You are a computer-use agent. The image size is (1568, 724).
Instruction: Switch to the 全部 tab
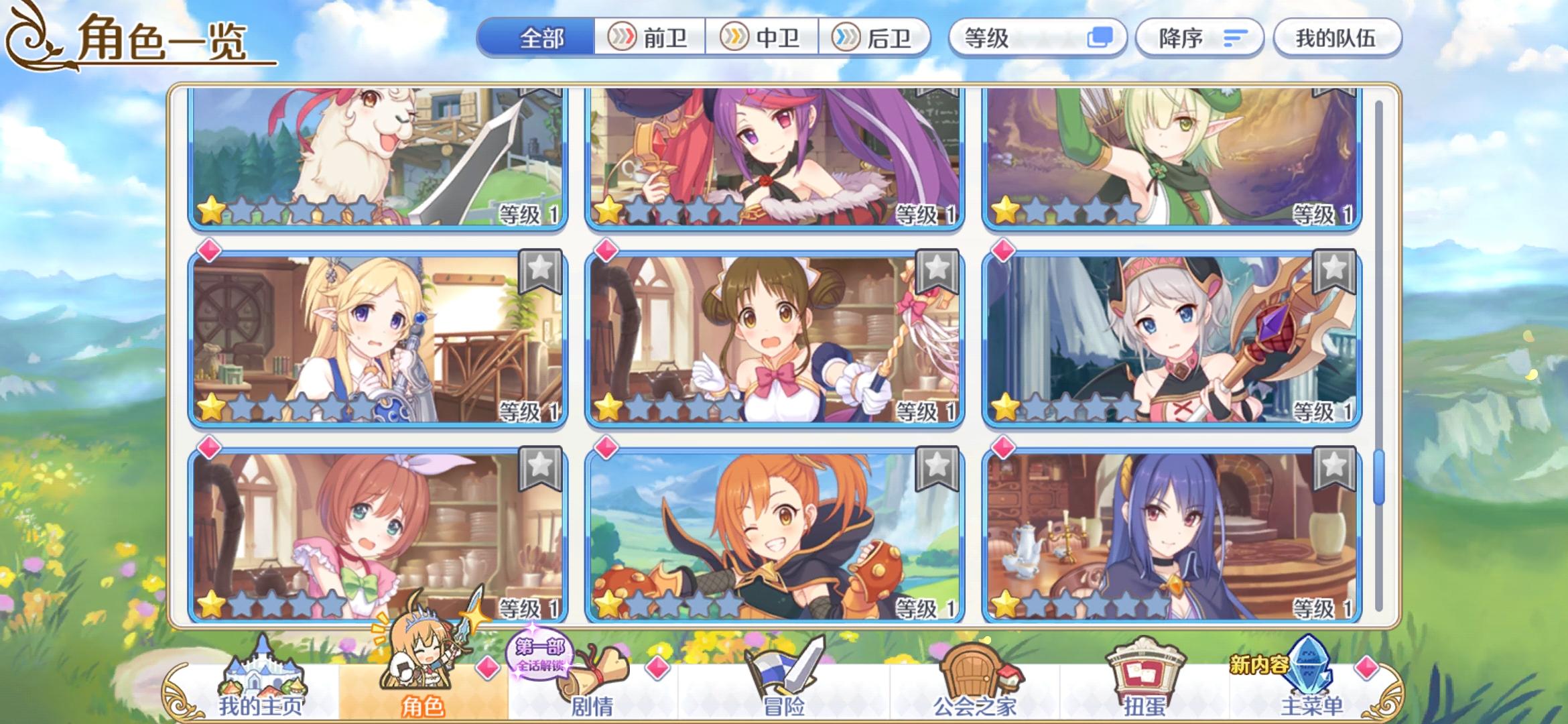coord(540,38)
